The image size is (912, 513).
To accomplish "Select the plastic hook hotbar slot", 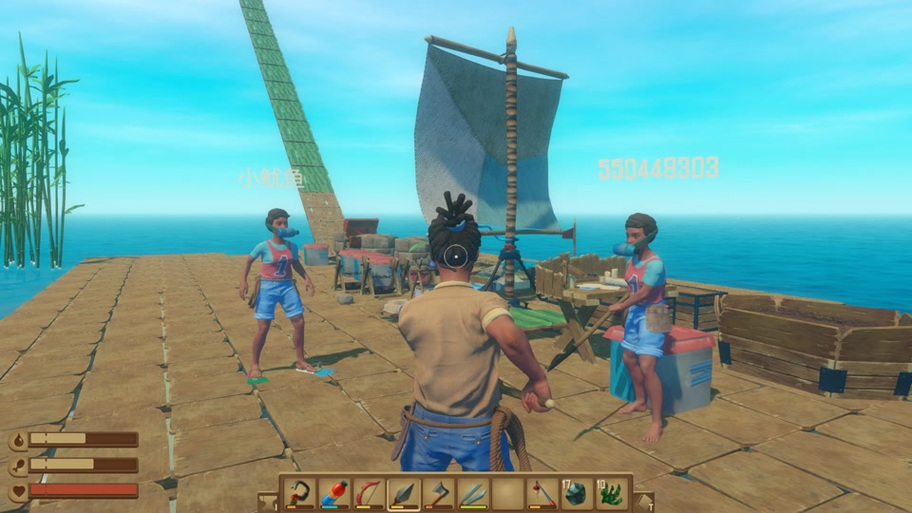I will [299, 493].
